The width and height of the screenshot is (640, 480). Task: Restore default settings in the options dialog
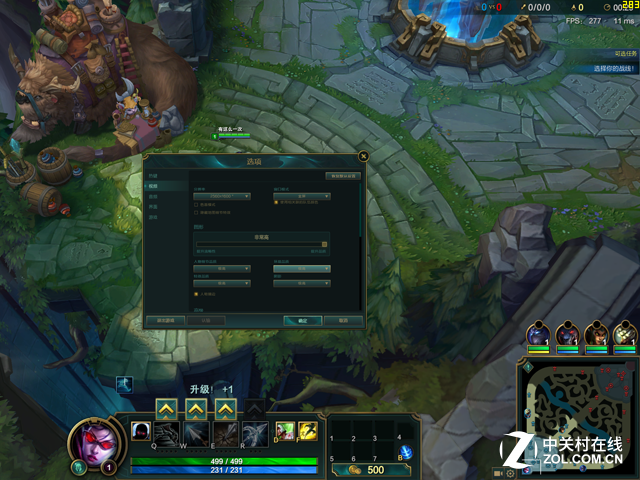point(341,176)
